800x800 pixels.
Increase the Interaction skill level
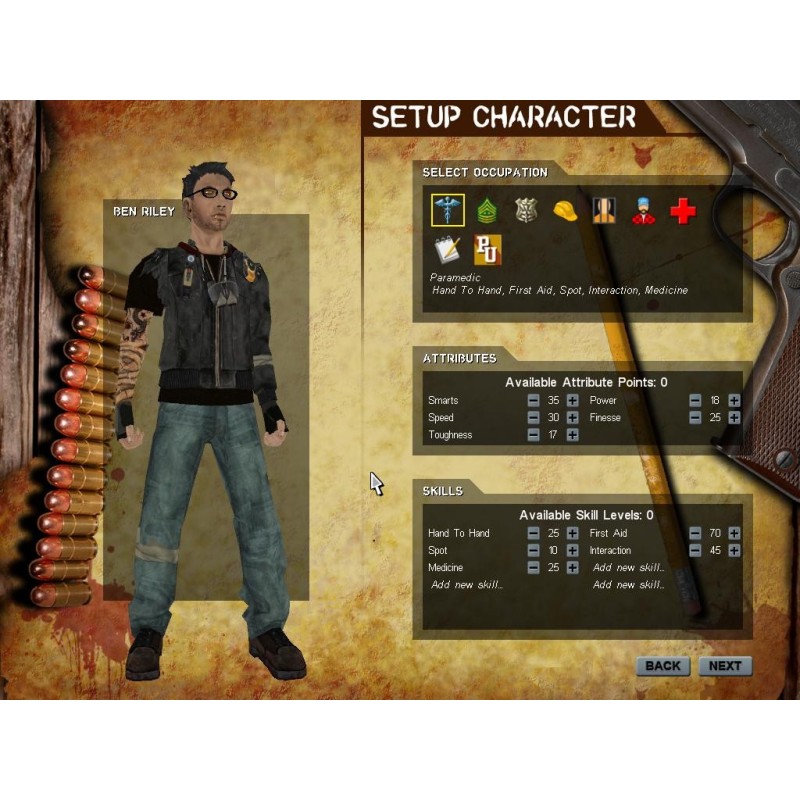tap(734, 551)
